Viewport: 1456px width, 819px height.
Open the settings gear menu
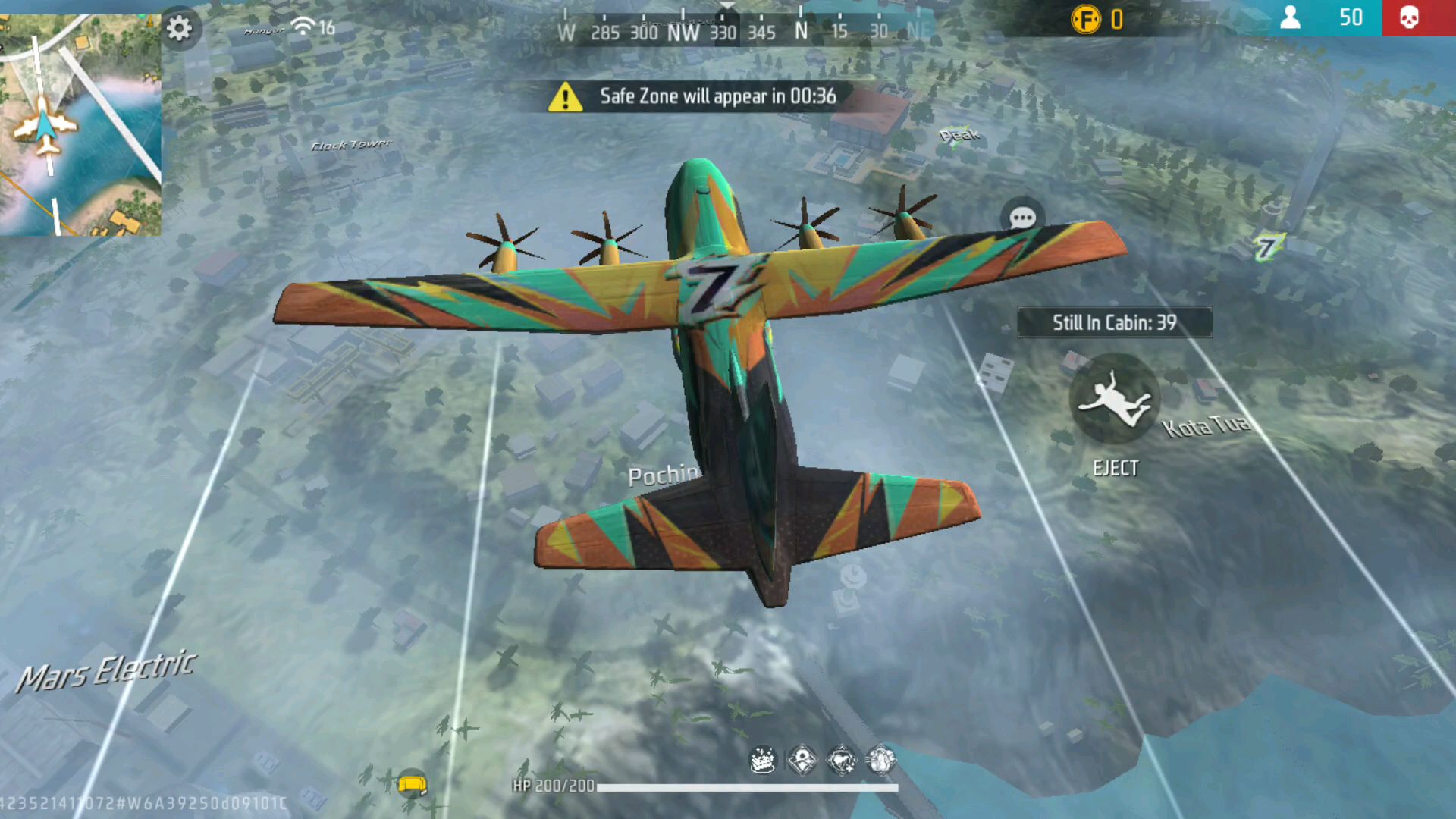coord(179,29)
